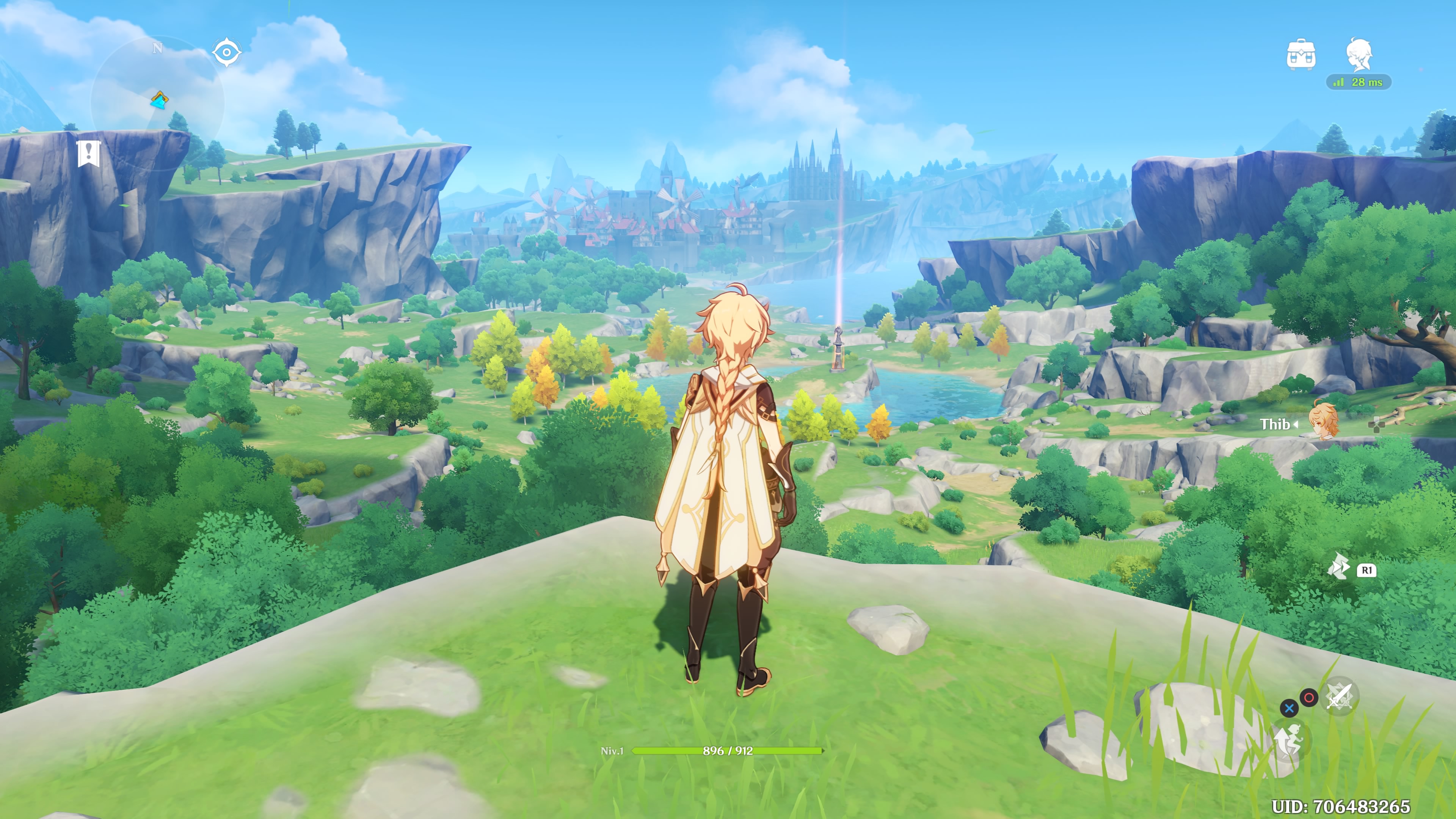Open the backpack inventory icon
This screenshot has height=819, width=1456.
1301,55
